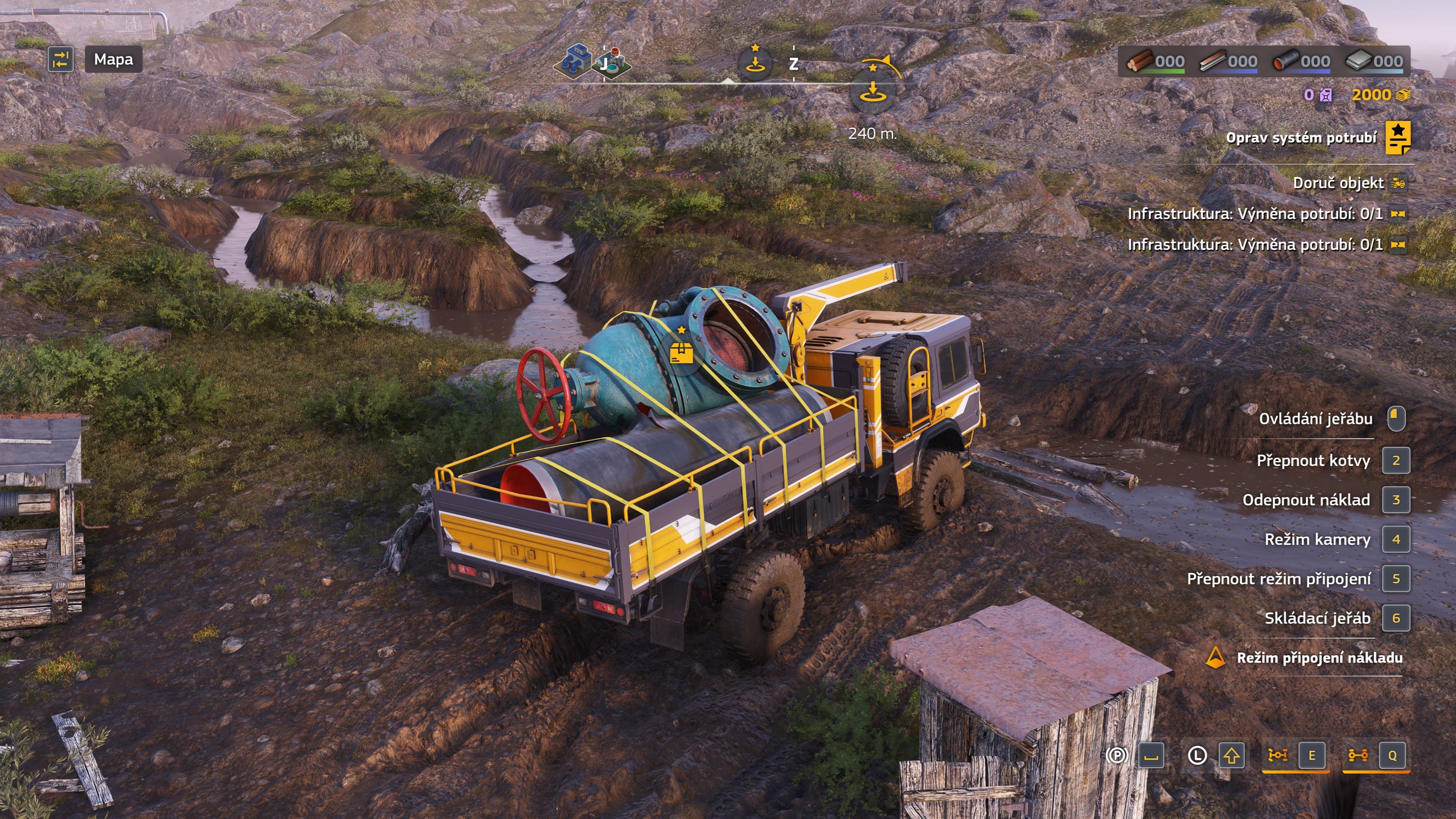Select the Oprav systém potrubí objective
Image resolution: width=1456 pixels, height=819 pixels.
1301,138
